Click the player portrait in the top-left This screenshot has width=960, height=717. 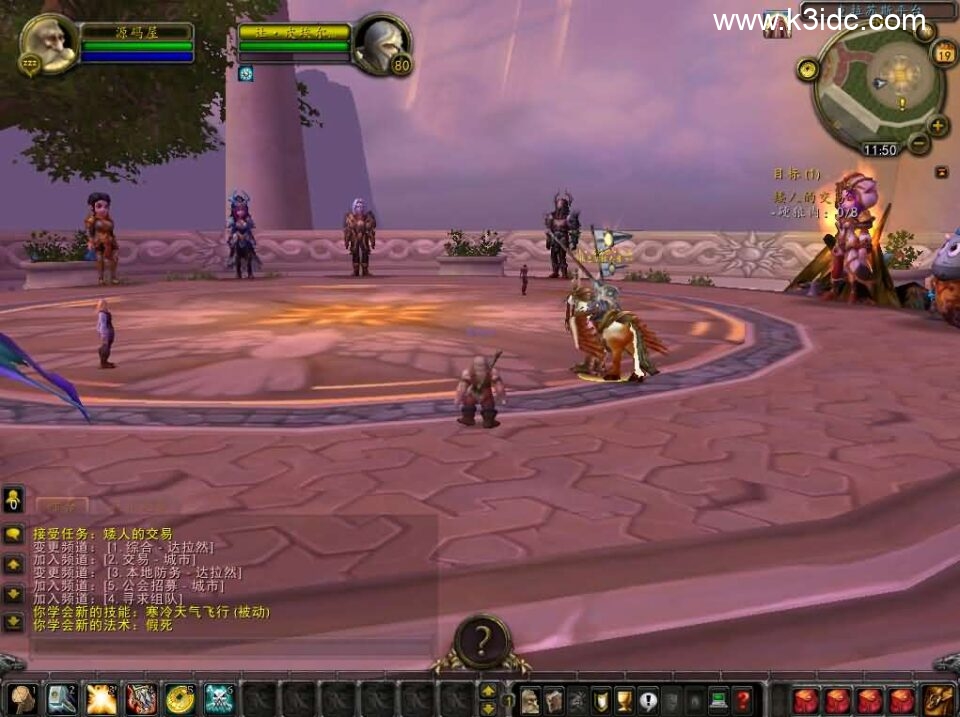coord(48,43)
